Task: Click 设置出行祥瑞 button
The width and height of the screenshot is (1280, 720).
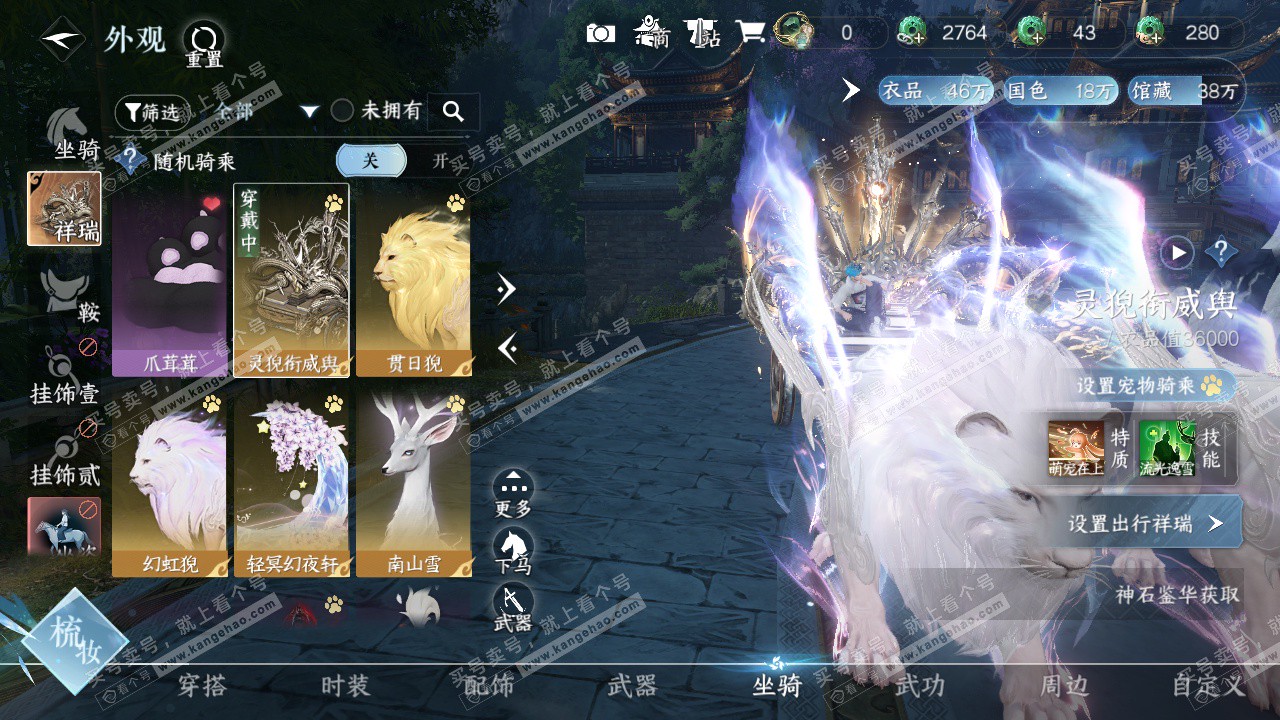Action: [x=1145, y=523]
